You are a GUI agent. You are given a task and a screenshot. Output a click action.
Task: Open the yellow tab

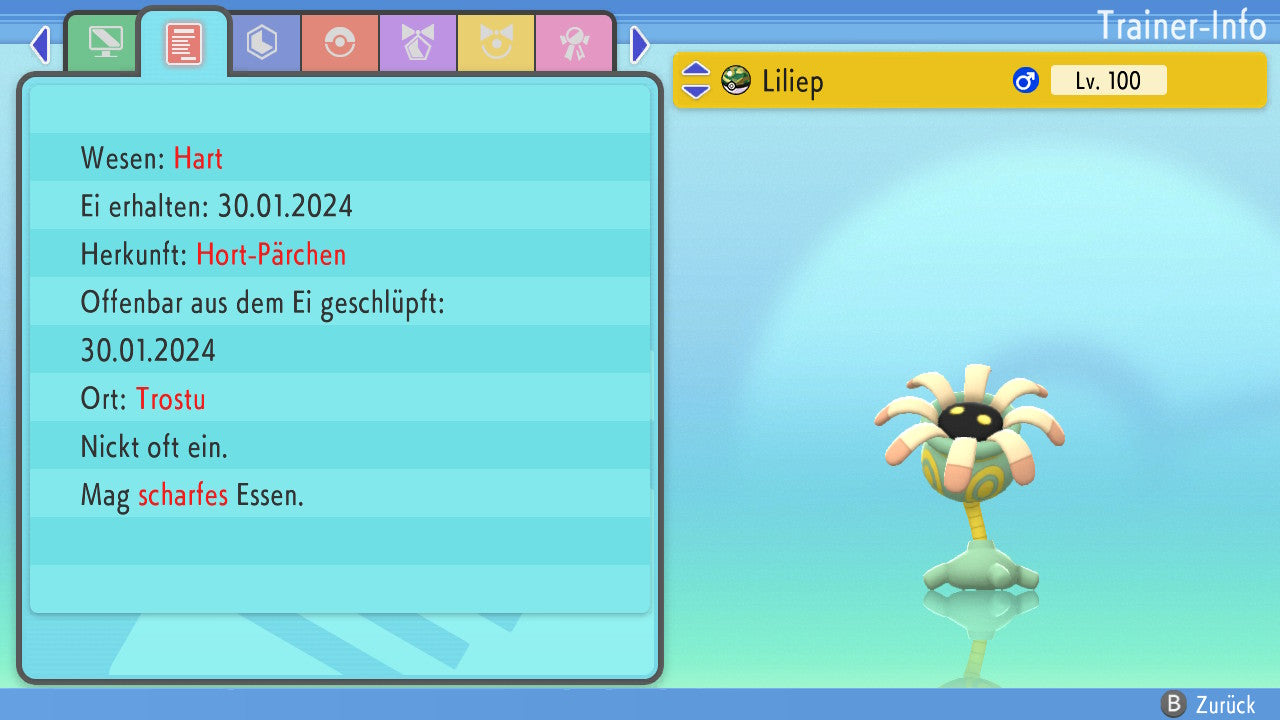coord(496,43)
